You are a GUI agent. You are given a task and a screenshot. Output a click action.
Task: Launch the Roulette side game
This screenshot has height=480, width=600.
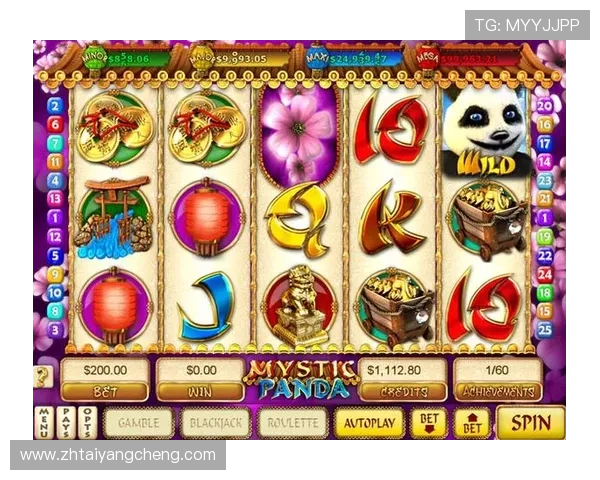tap(293, 423)
